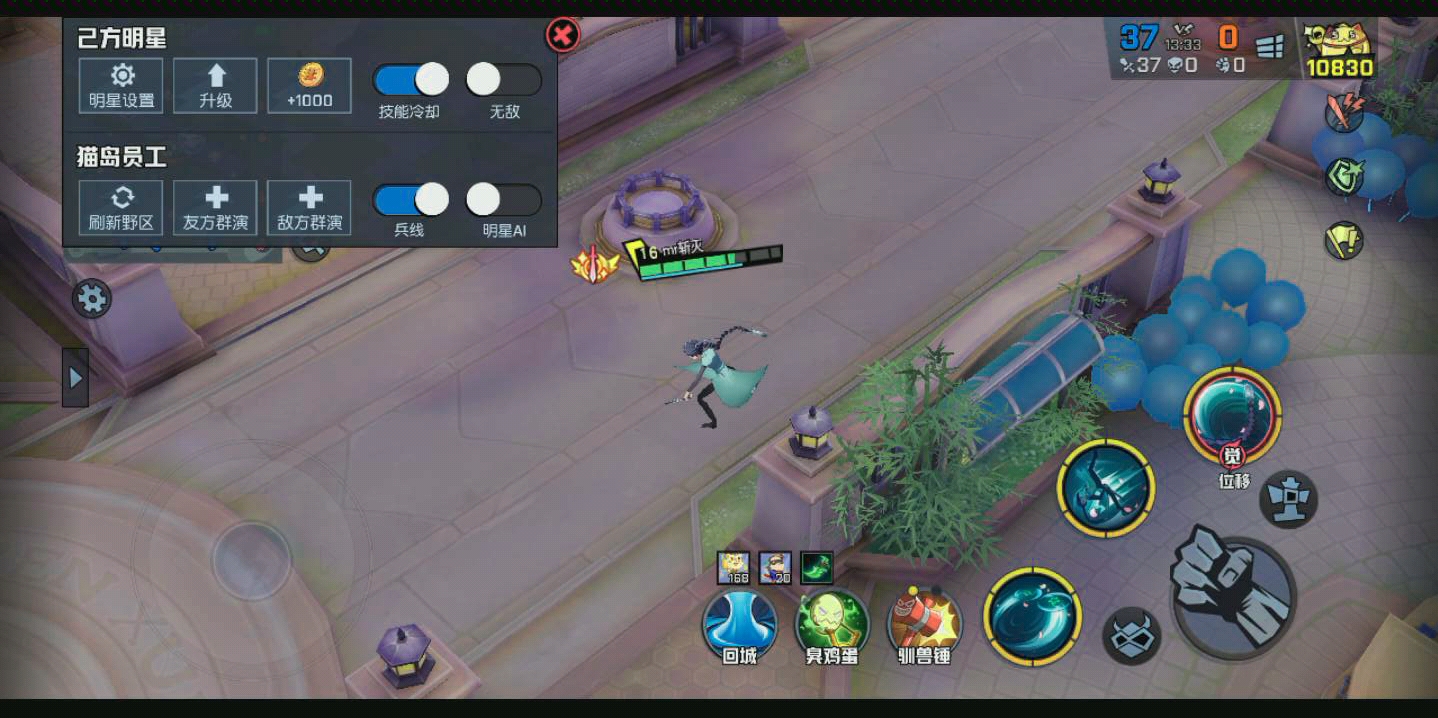
Task: Add enemy extras with 敌方群演
Action: click(x=309, y=207)
